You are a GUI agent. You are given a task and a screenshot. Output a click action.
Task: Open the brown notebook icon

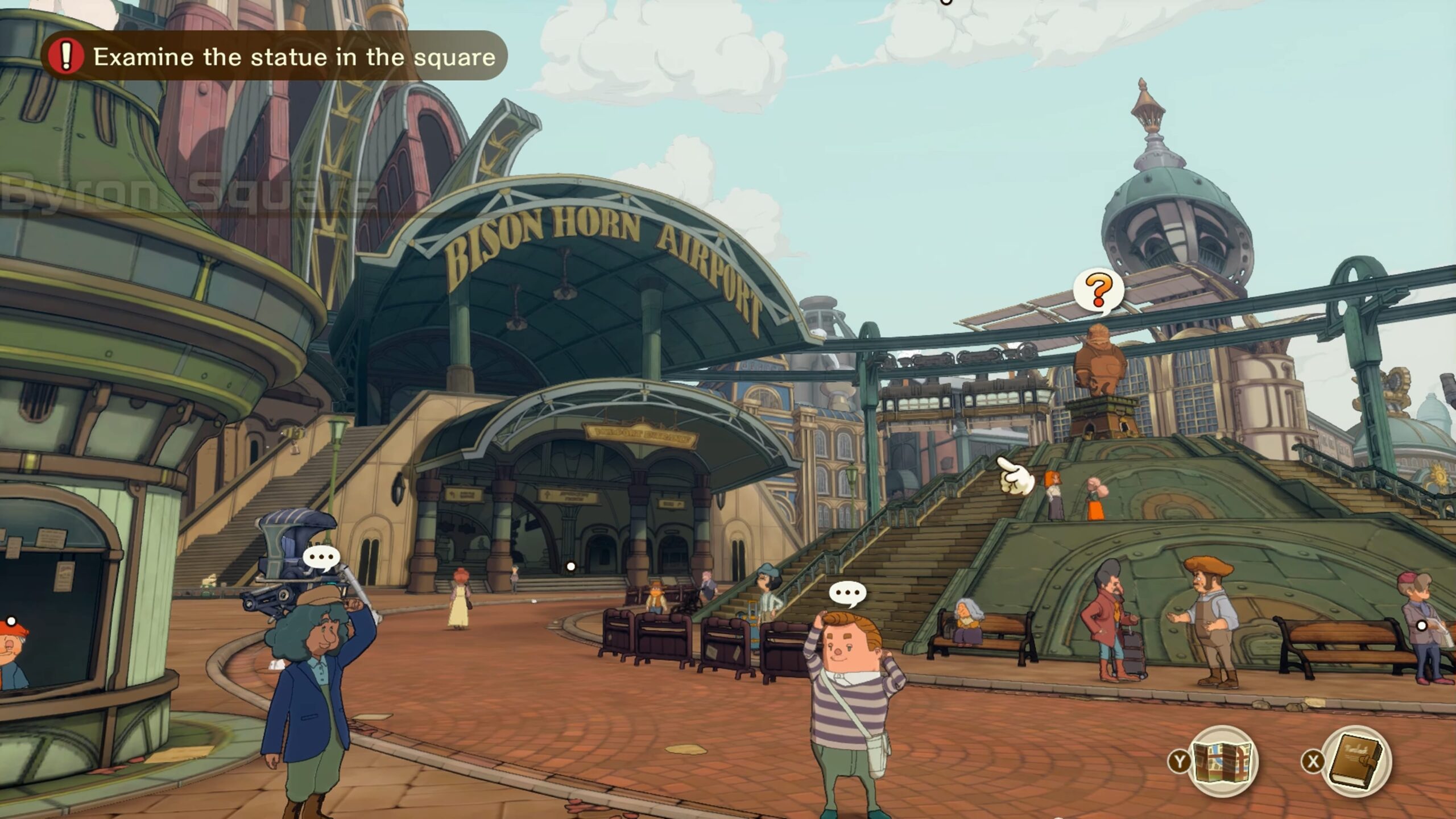click(1356, 761)
